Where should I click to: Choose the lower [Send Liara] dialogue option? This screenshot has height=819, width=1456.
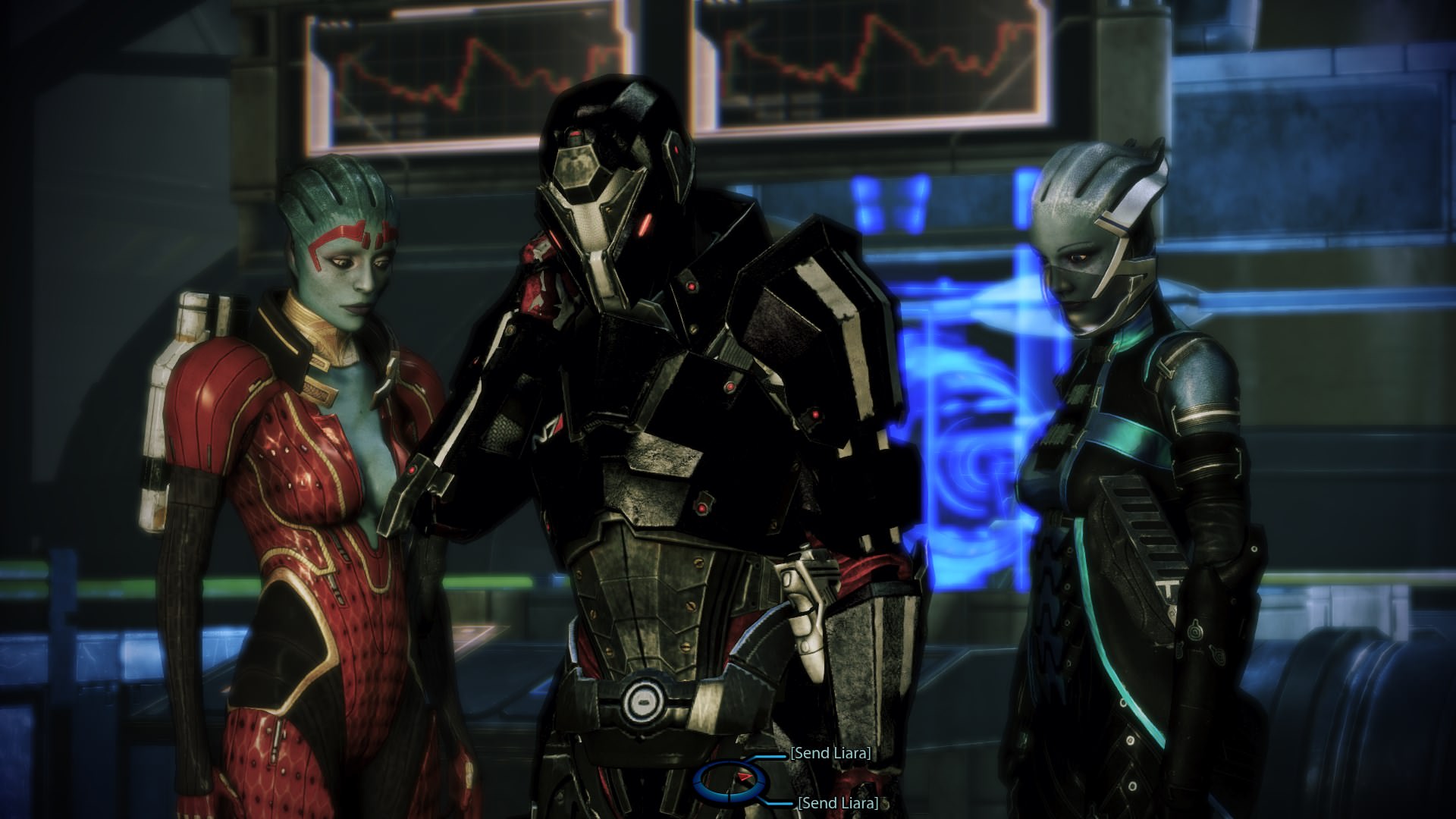[837, 803]
